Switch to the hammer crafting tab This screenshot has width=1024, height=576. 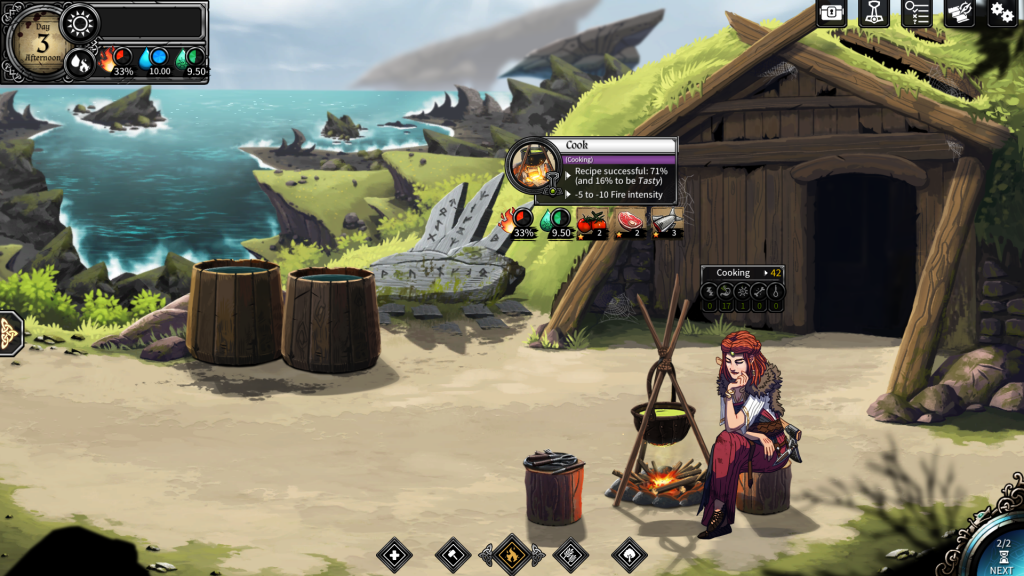pos(453,554)
